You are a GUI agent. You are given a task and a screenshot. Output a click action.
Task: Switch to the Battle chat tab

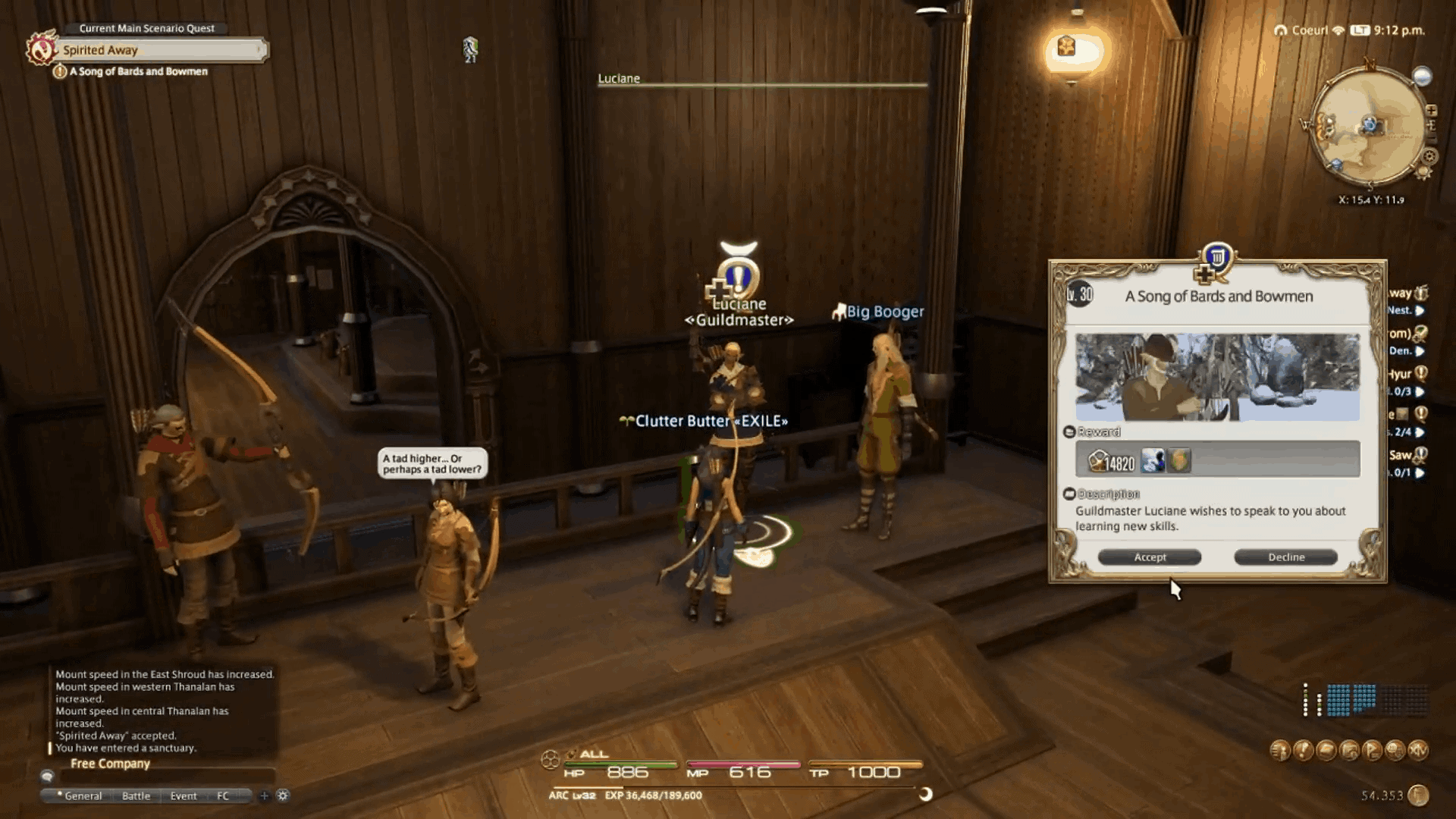tap(136, 795)
